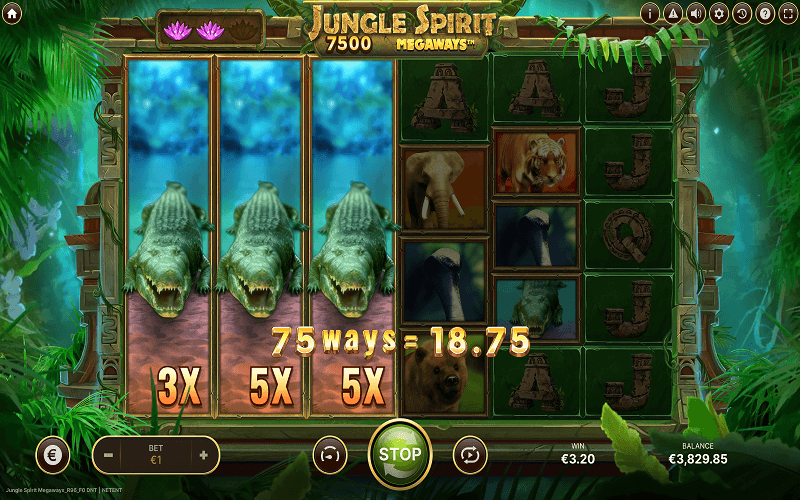Open the question mark help
Viewport: 800px width, 500px height.
pos(765,13)
